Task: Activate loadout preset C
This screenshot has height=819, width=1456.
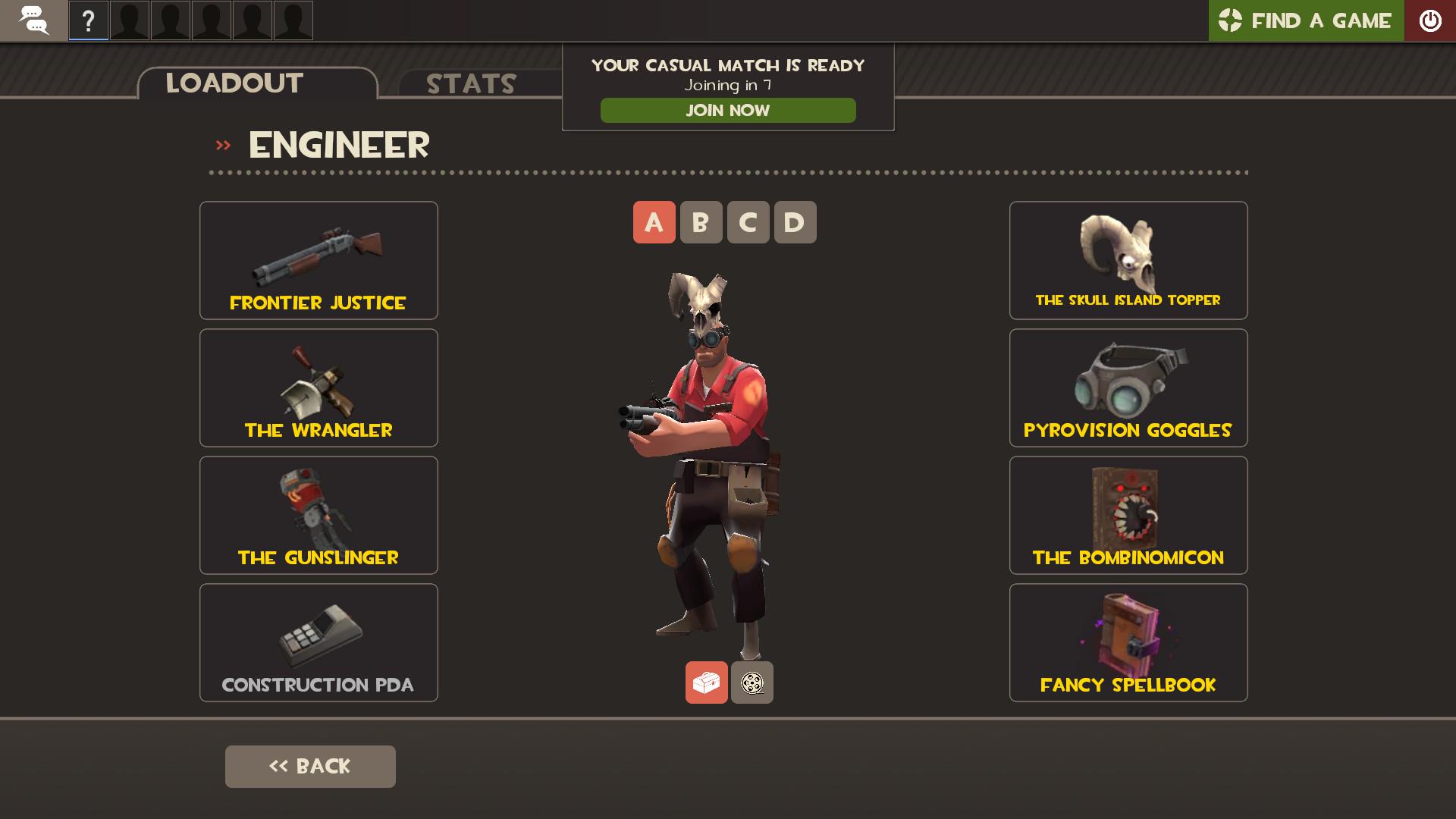Action: point(748,222)
